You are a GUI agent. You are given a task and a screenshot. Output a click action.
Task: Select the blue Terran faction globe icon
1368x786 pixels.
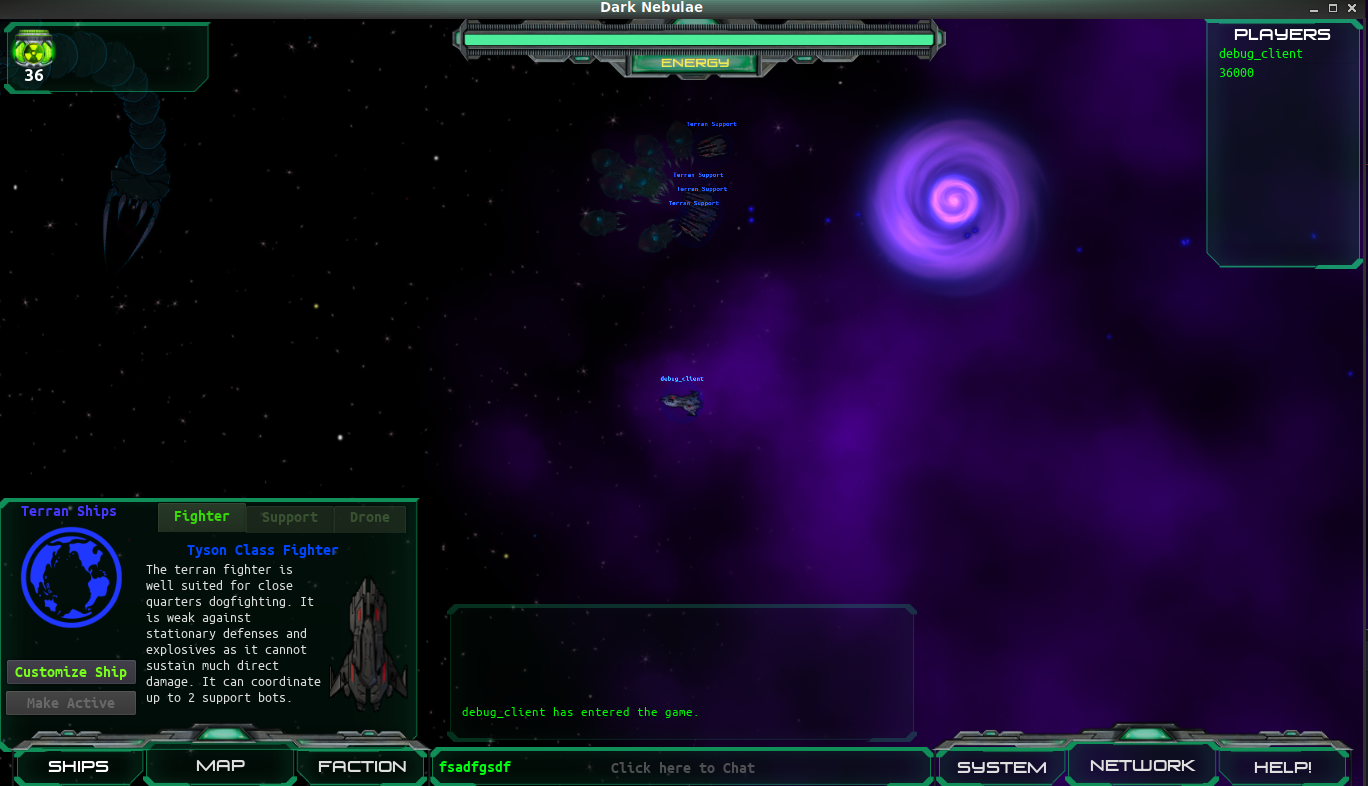tap(71, 578)
